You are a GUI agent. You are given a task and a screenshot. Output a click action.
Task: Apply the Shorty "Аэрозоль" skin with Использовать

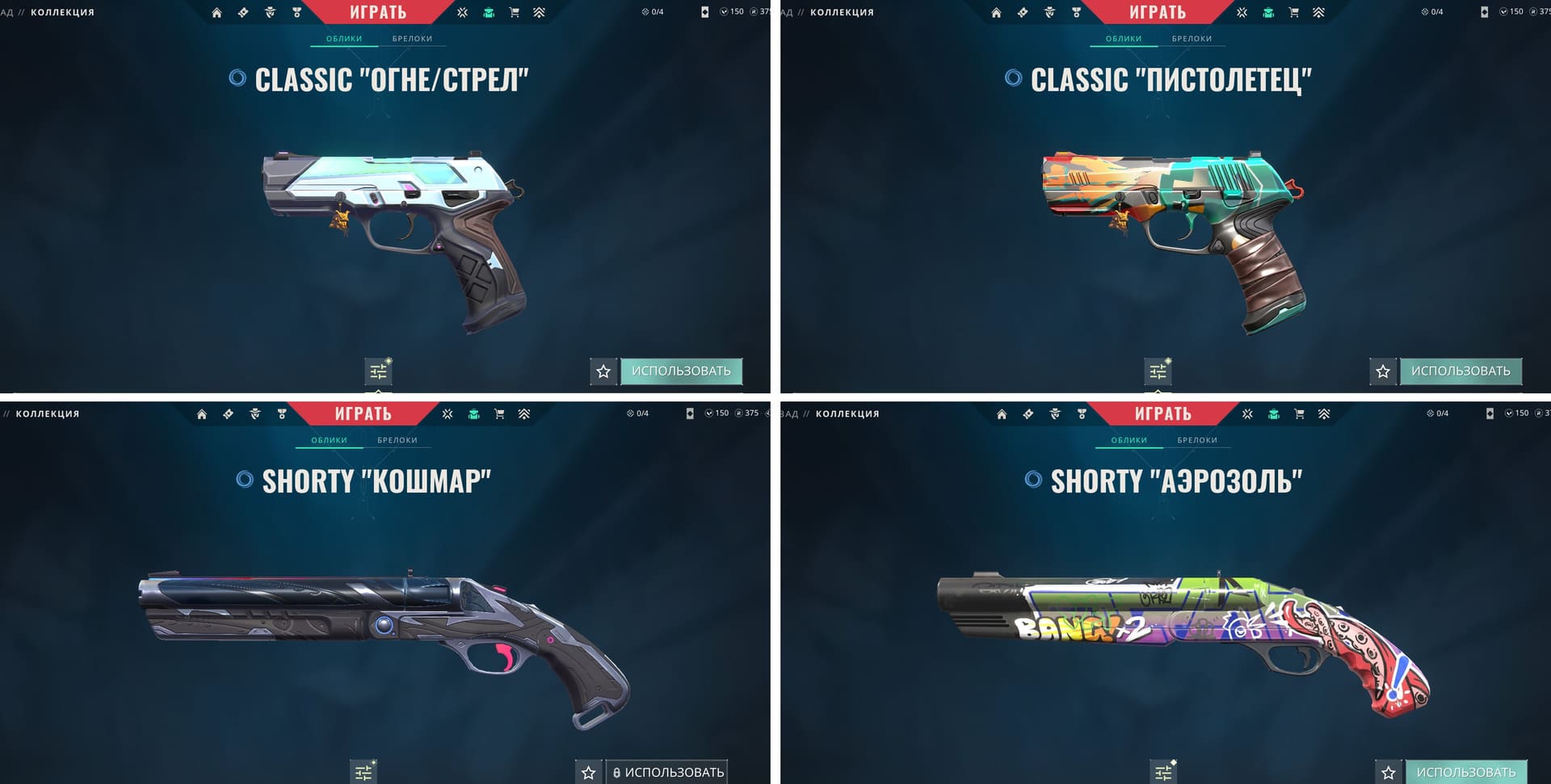[x=1465, y=773]
